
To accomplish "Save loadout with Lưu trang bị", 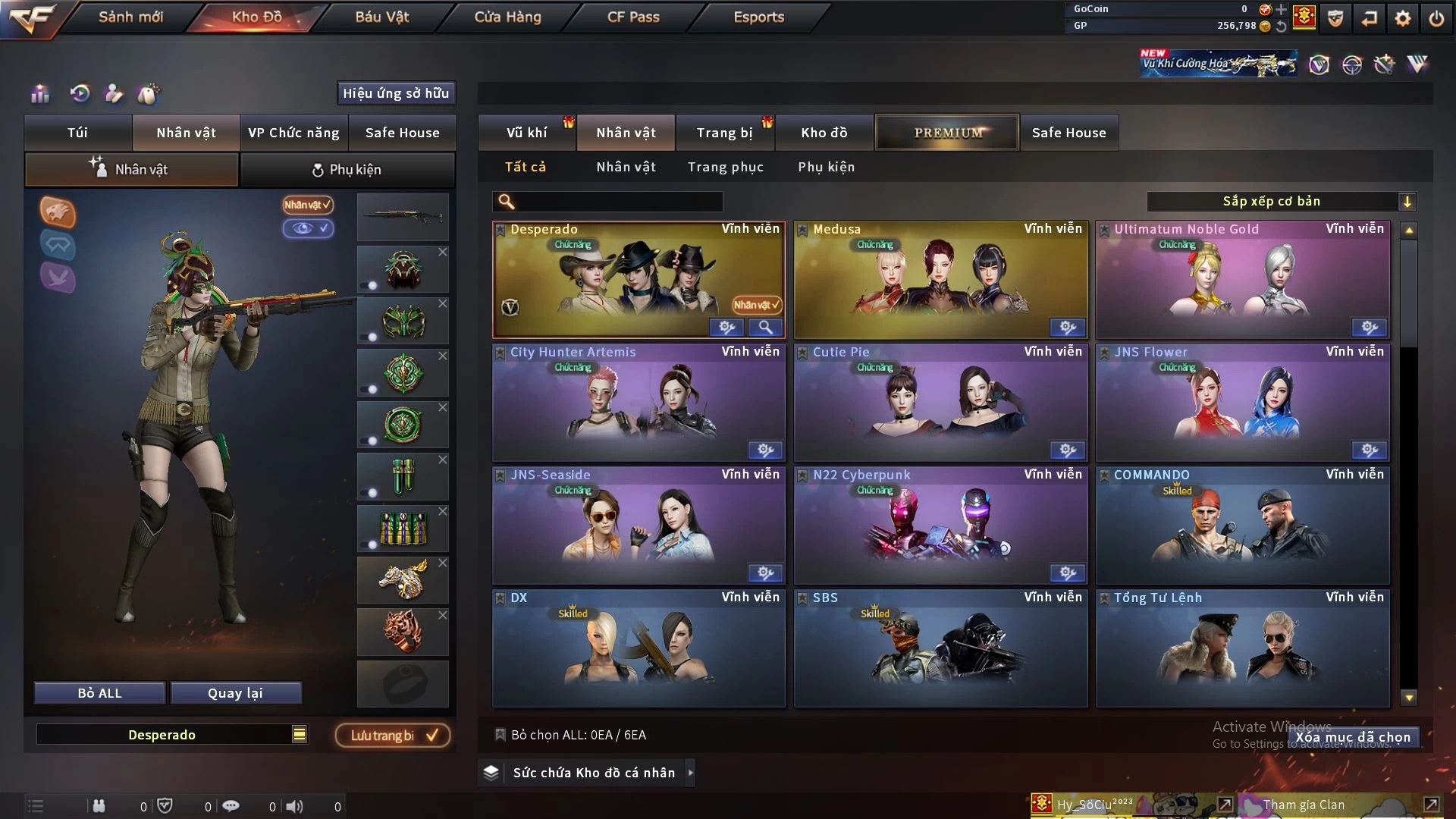I will 393,736.
